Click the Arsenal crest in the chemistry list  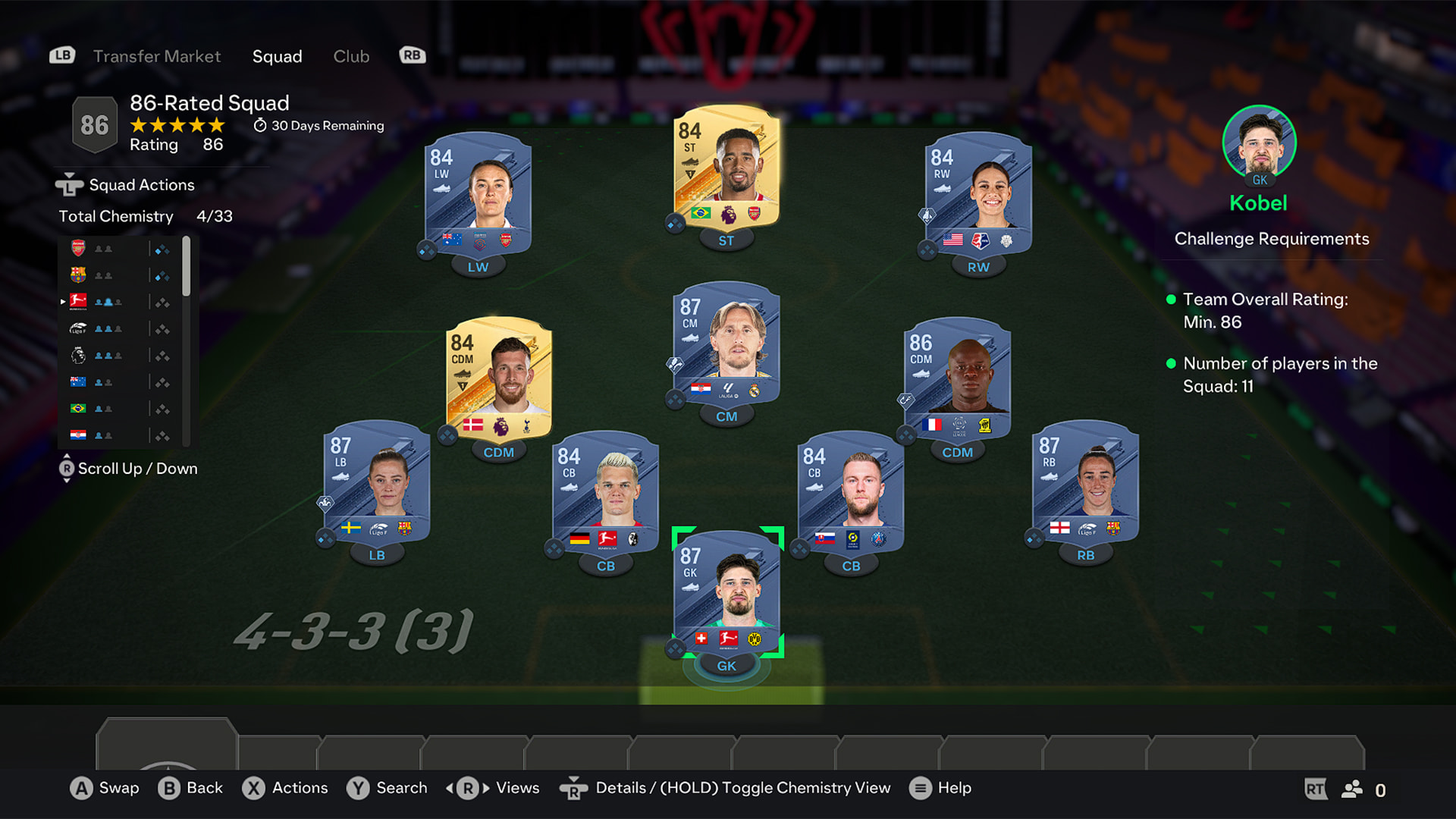coord(79,249)
